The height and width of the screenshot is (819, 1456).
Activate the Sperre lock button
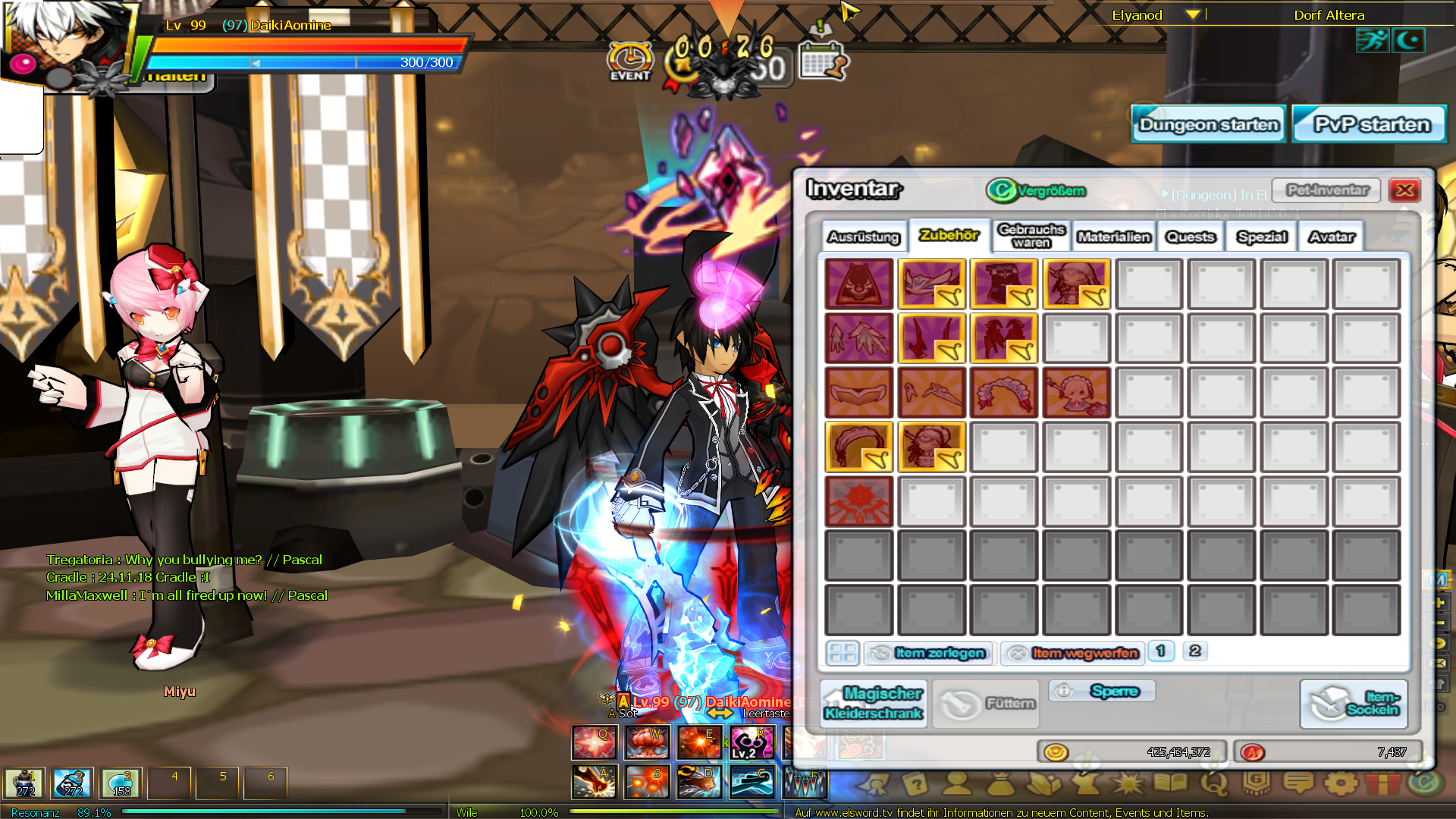pos(1103,691)
